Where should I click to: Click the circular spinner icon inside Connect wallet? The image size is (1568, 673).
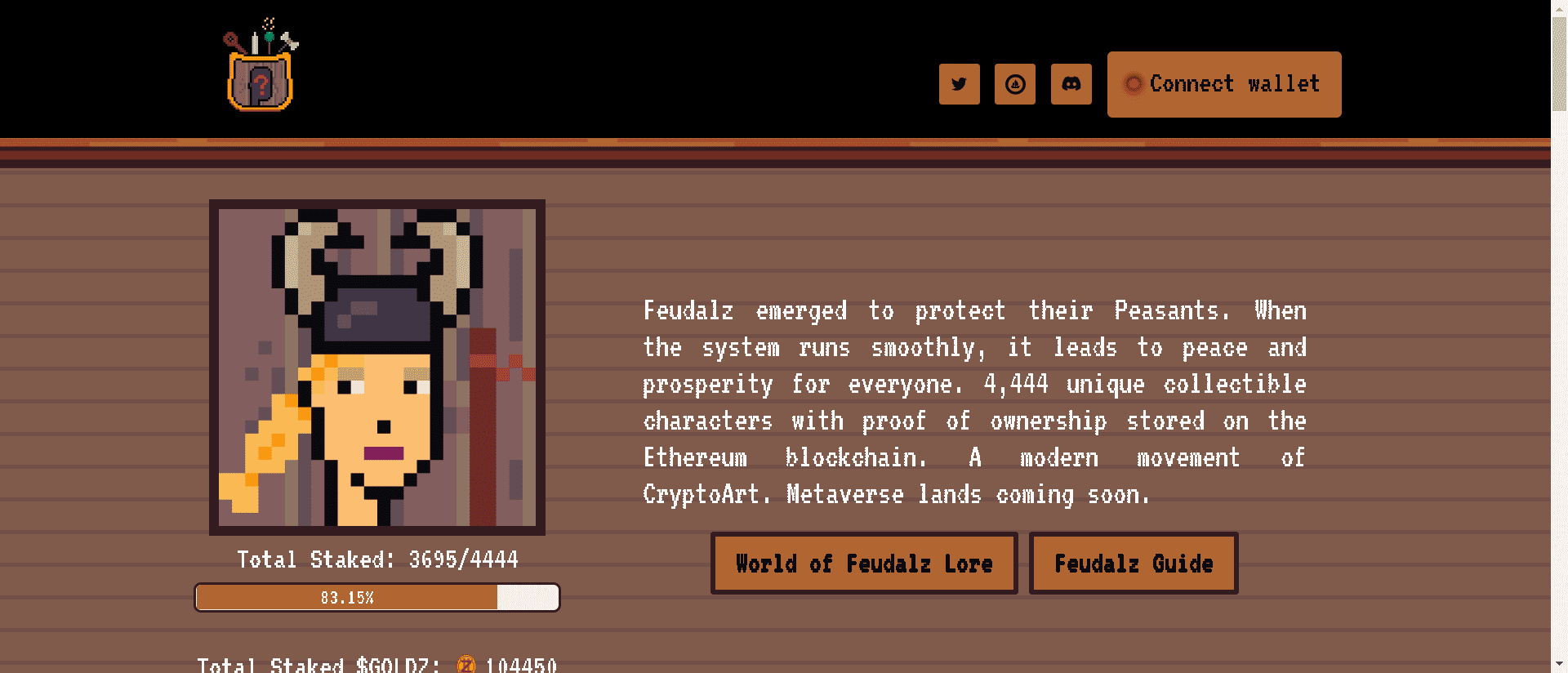[1134, 83]
